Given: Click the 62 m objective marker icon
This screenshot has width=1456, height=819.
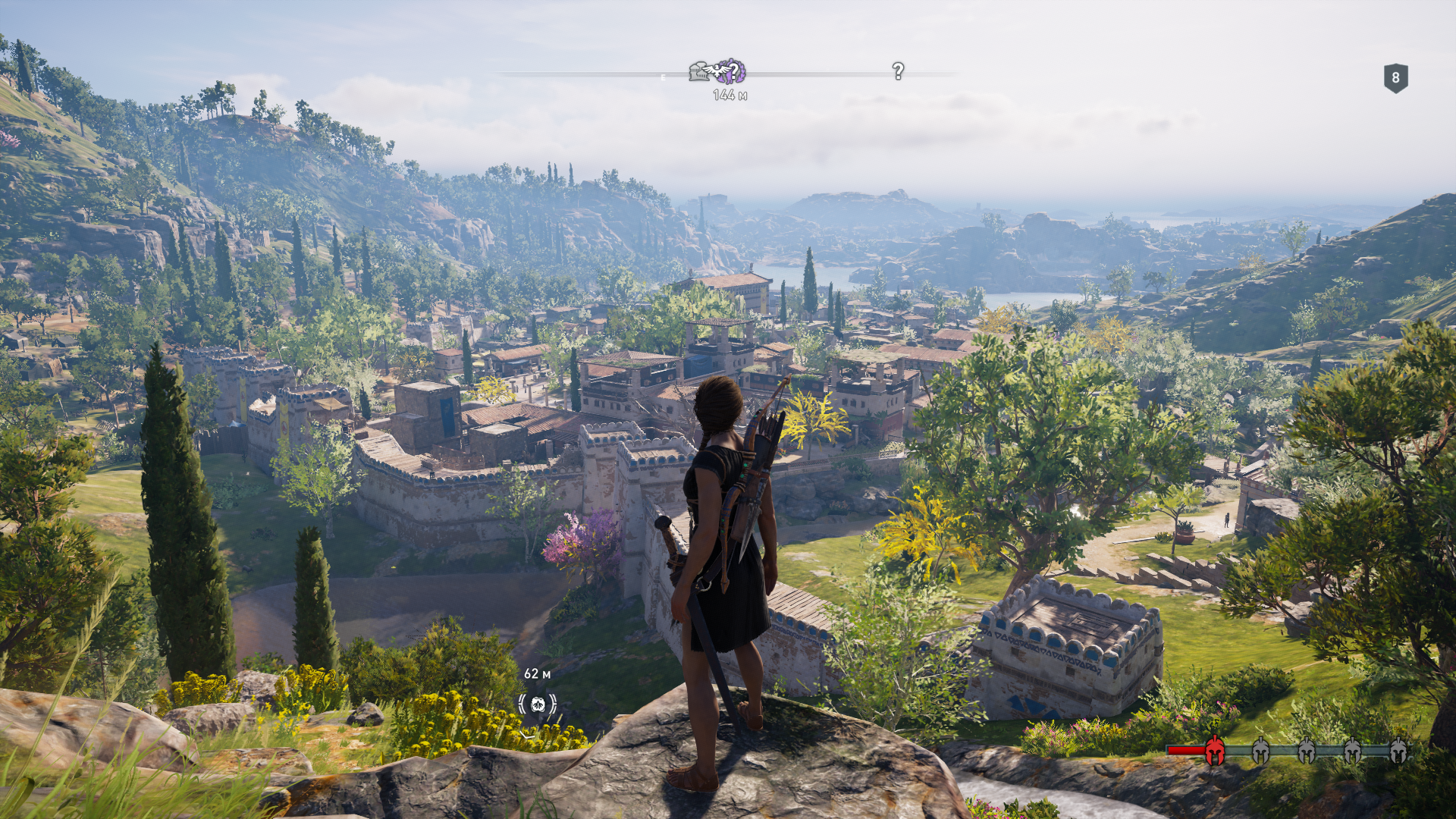Looking at the screenshot, I should [538, 704].
